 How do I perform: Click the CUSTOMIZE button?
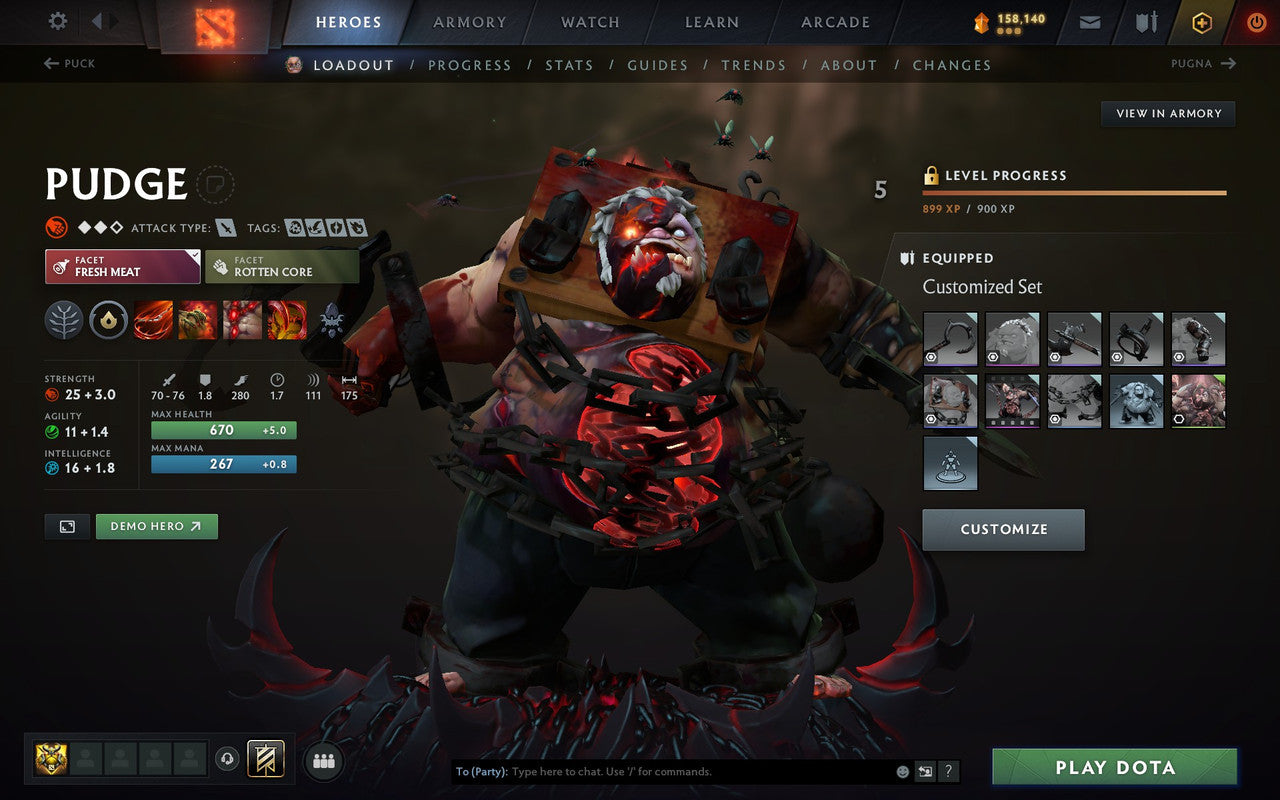click(1003, 529)
